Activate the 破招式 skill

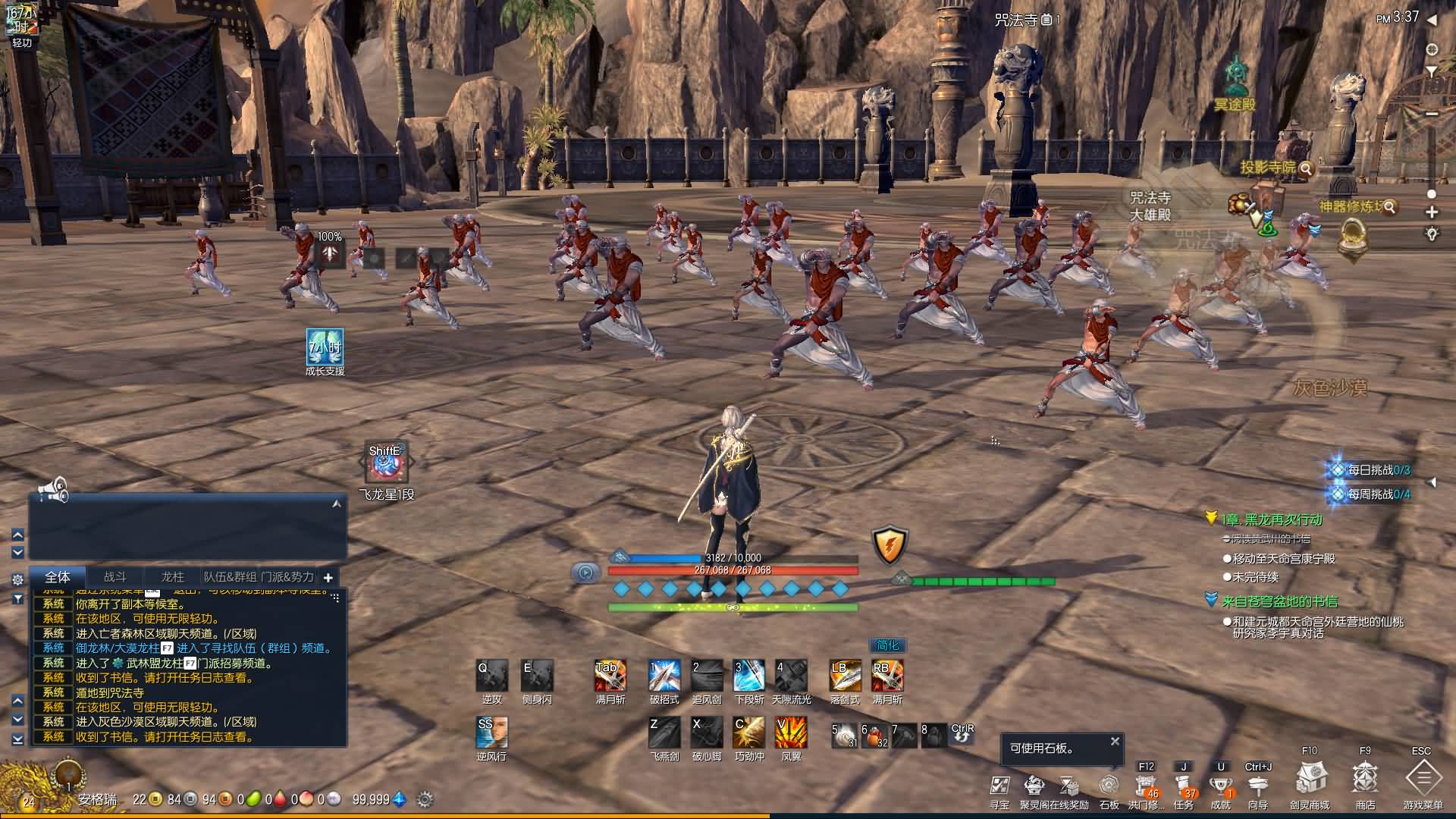(x=664, y=676)
